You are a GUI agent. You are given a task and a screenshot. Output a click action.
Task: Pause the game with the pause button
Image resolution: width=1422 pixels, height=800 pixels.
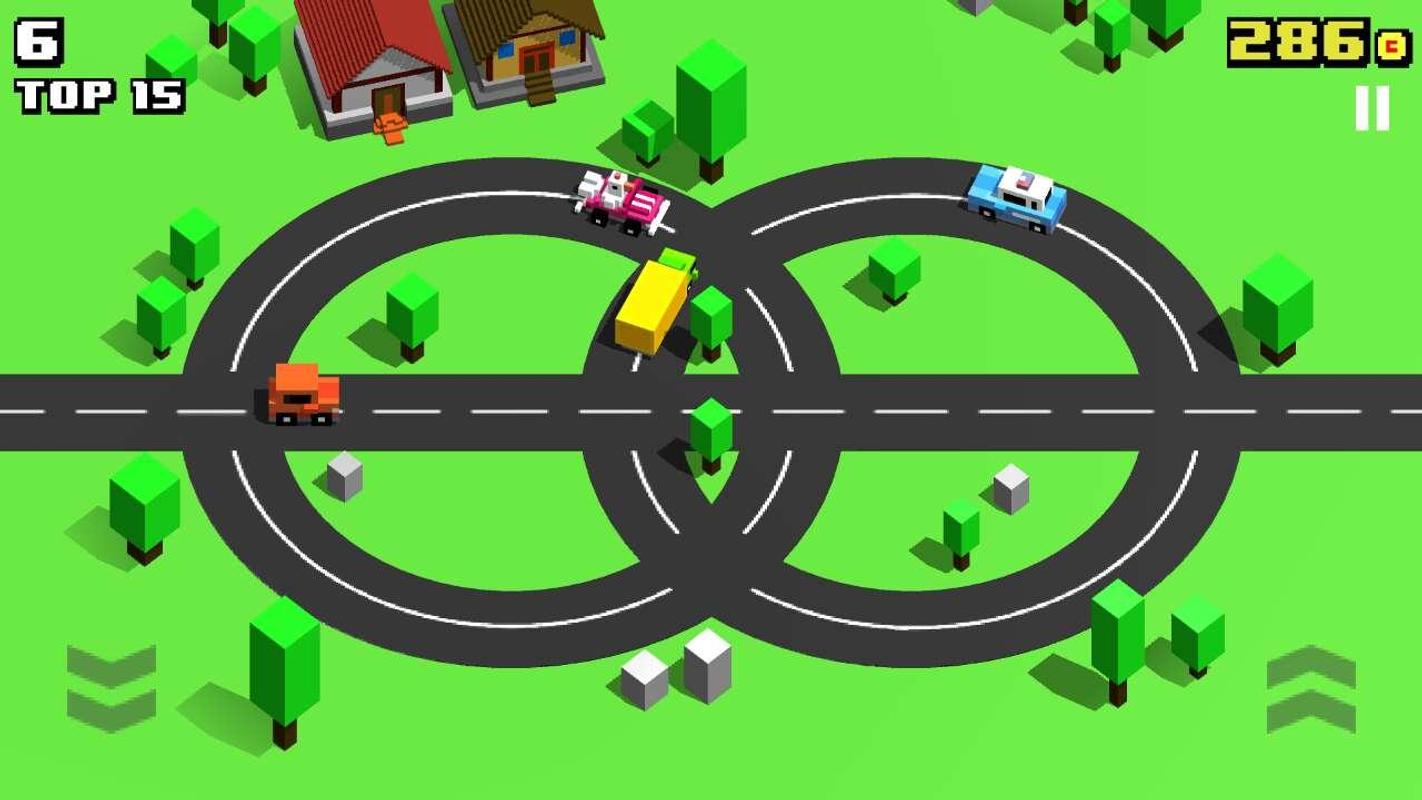(1372, 108)
